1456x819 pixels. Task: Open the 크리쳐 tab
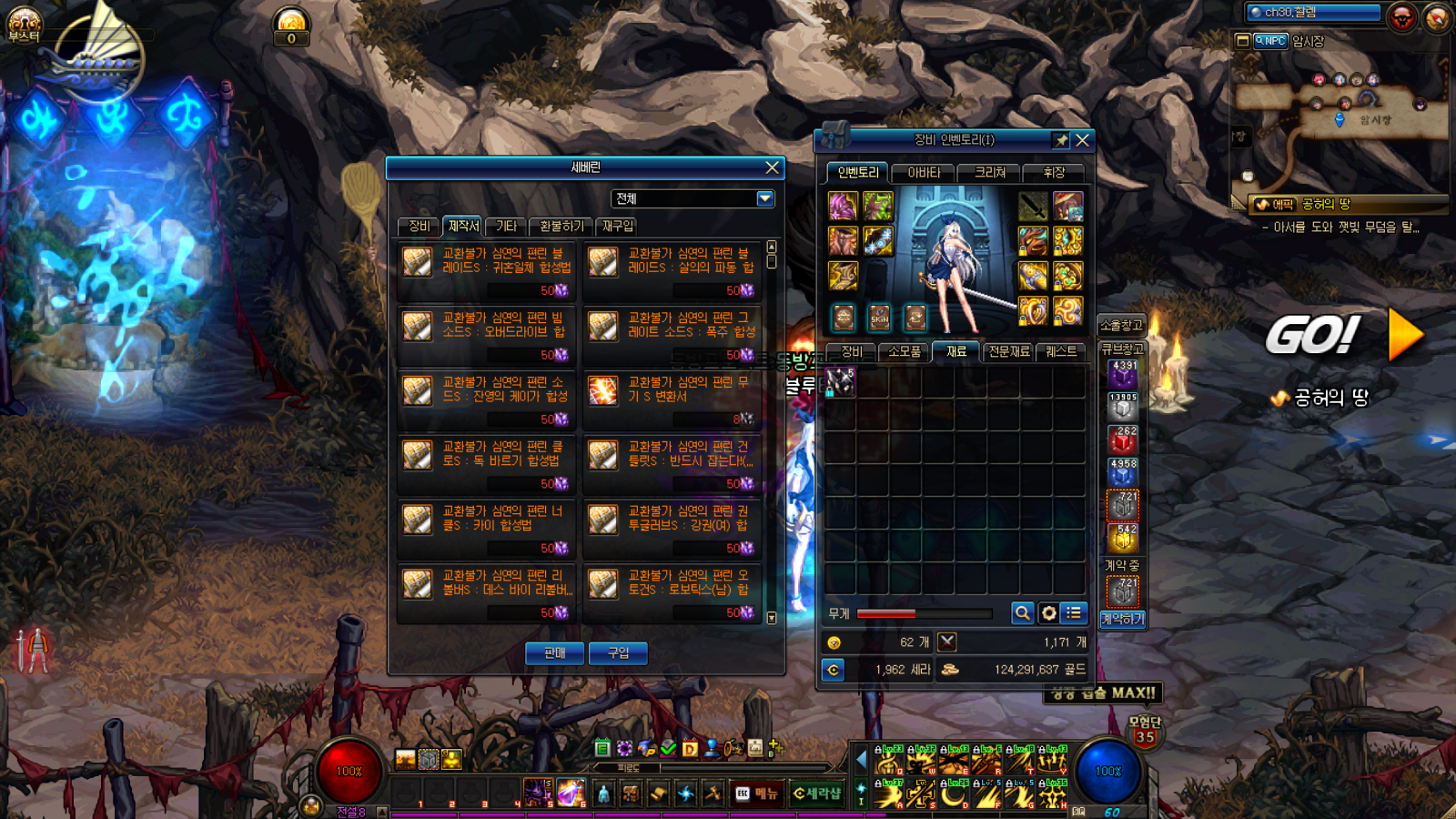990,172
